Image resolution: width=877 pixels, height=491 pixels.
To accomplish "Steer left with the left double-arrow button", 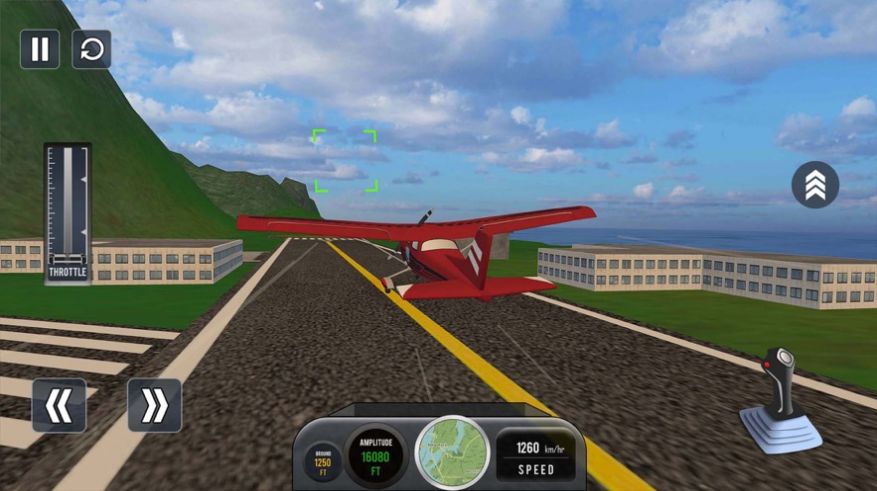I will pos(59,405).
